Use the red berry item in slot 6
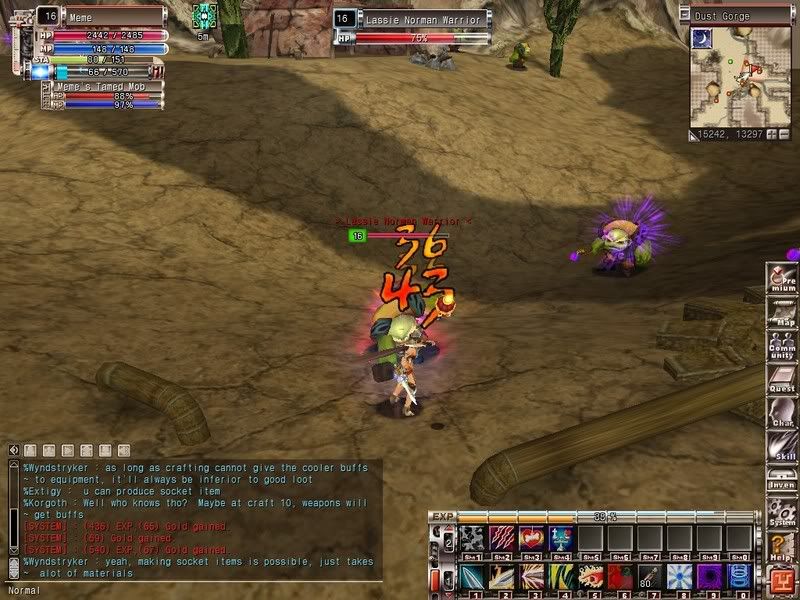This screenshot has height=600, width=800. click(x=620, y=577)
